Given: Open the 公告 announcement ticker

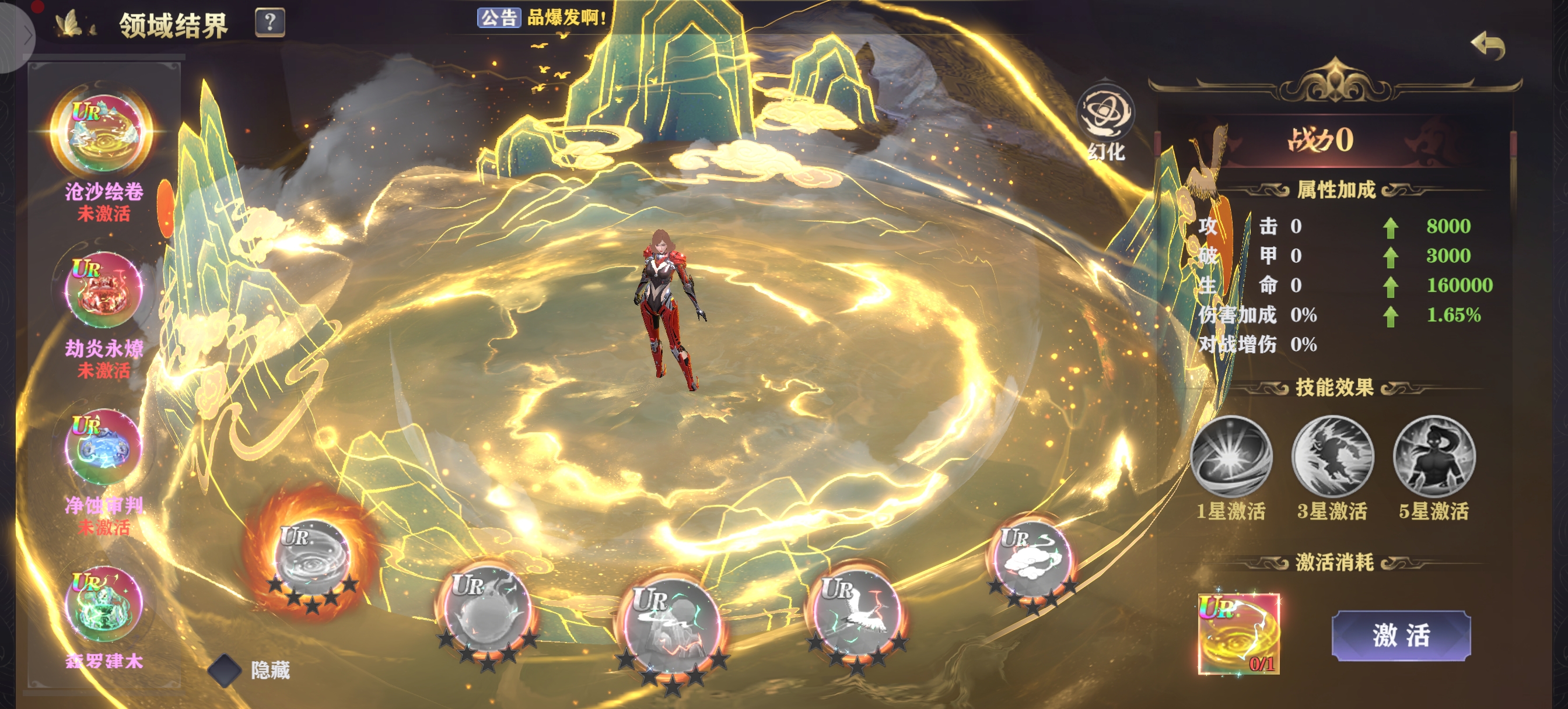Looking at the screenshot, I should (498, 17).
